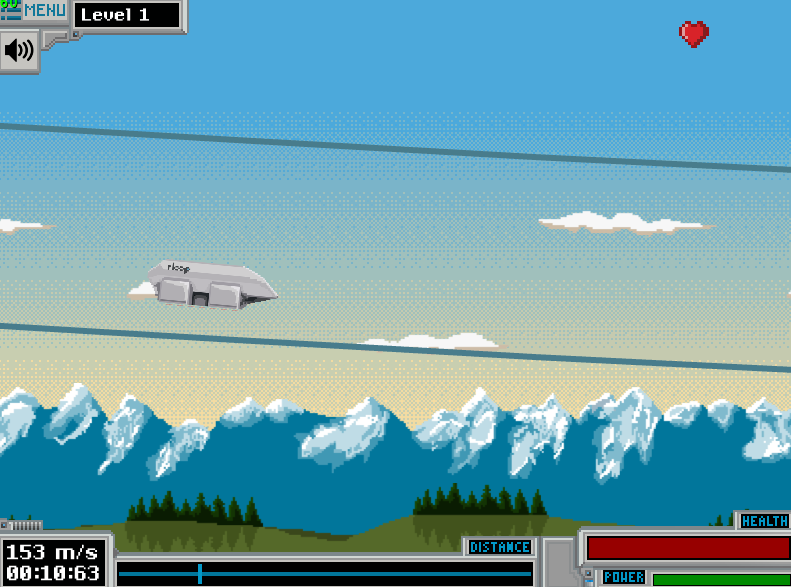Toggle the sound speaker icon
This screenshot has height=587, width=791.
18,50
